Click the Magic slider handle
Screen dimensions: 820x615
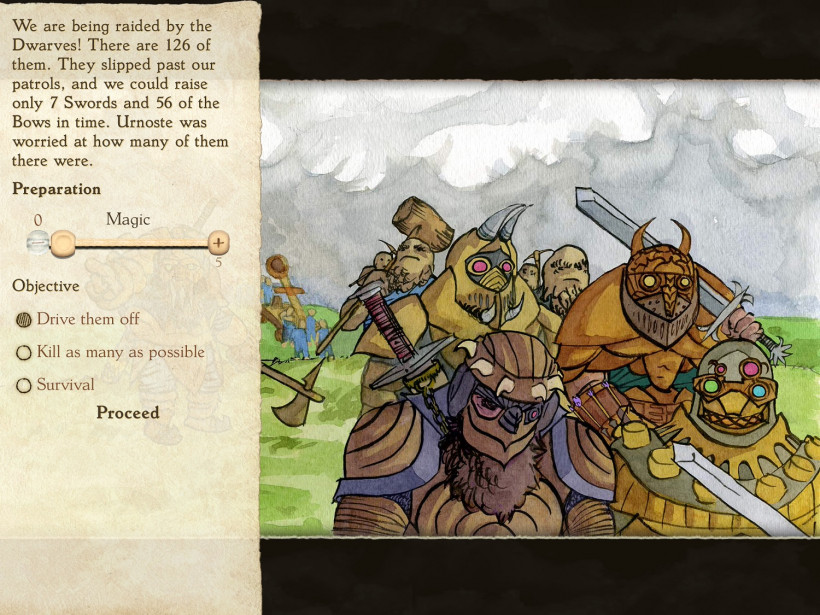tap(63, 243)
